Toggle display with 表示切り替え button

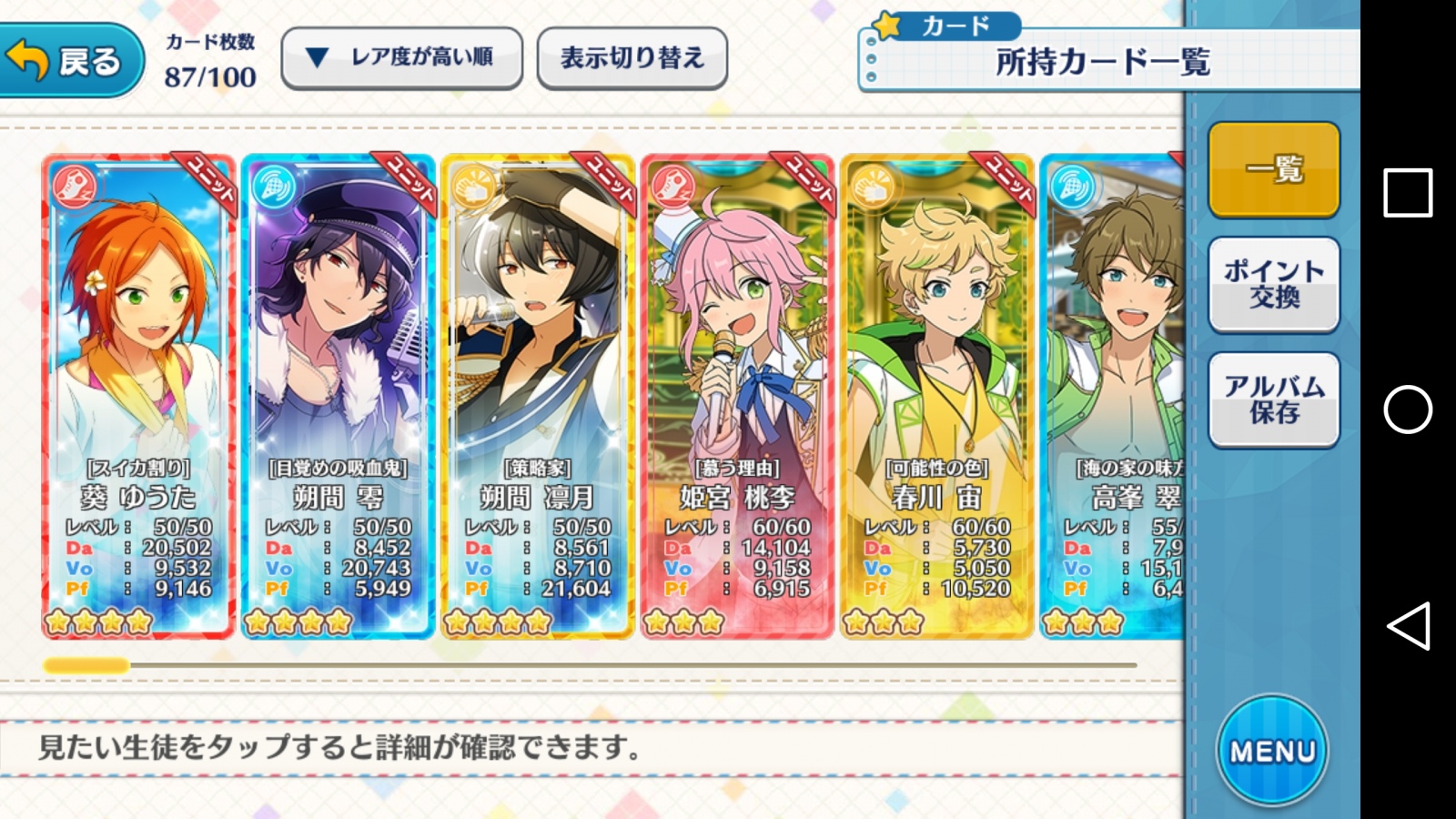point(632,58)
